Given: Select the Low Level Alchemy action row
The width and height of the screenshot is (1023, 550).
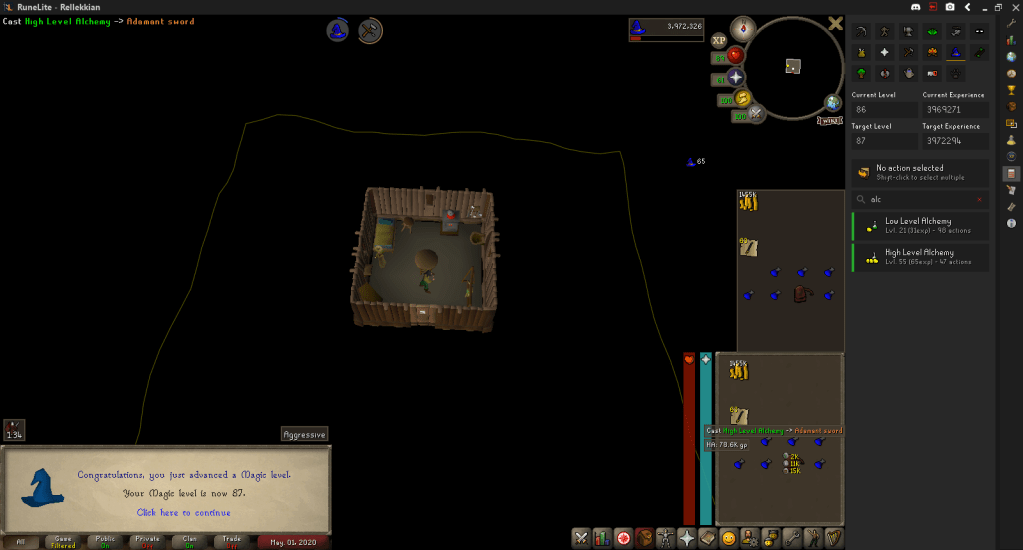Looking at the screenshot, I should 920,226.
